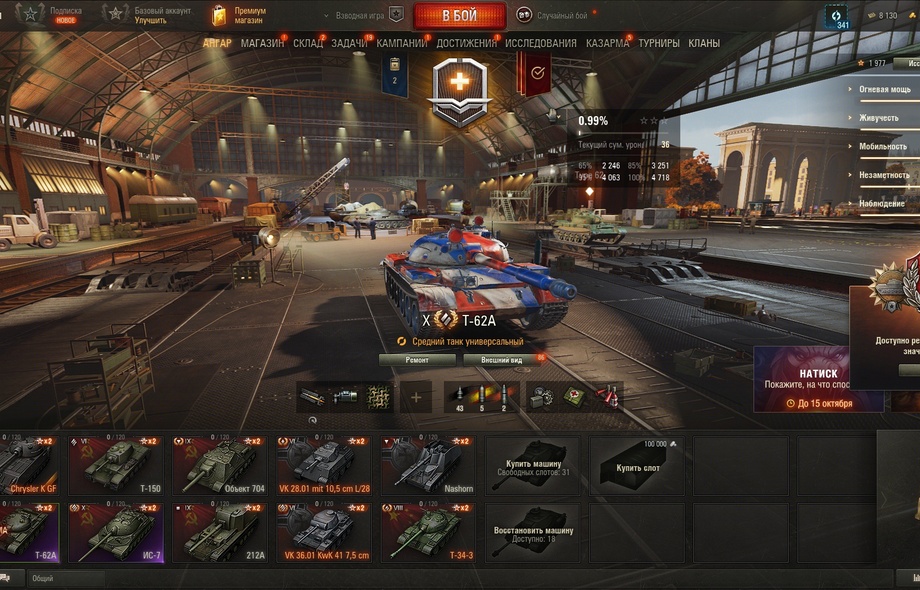Choose the T-34-3 tank card
This screenshot has width=920, height=590.
pyautogui.click(x=429, y=532)
